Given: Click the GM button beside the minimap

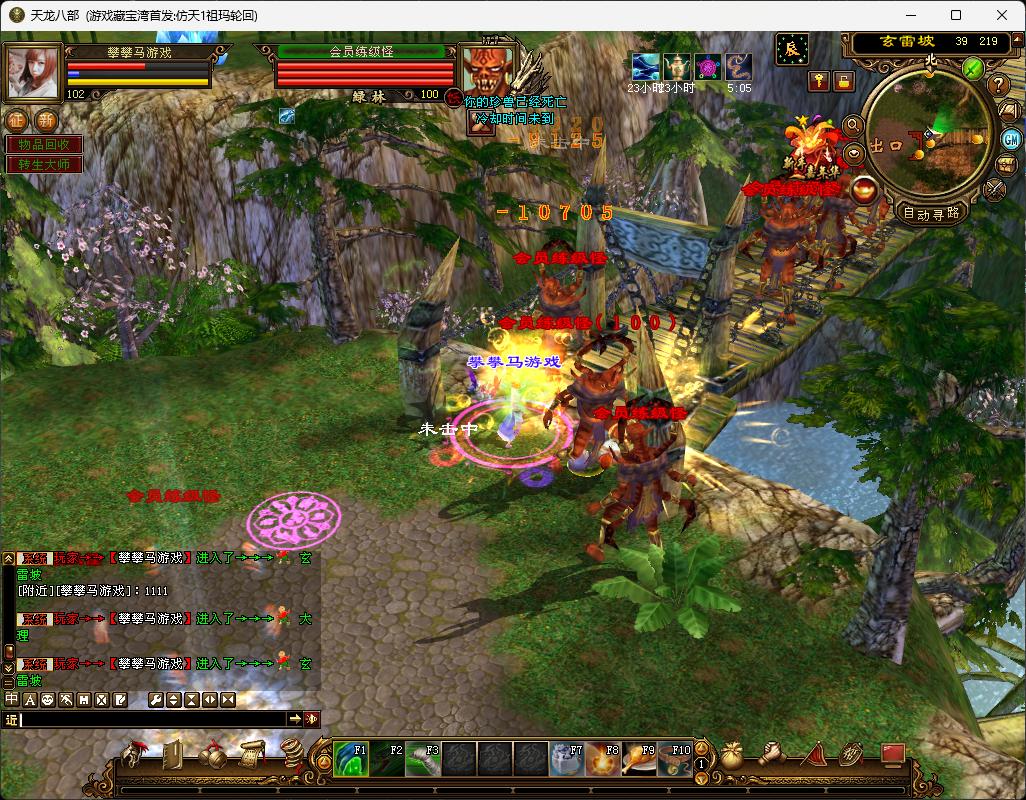Looking at the screenshot, I should click(1009, 138).
